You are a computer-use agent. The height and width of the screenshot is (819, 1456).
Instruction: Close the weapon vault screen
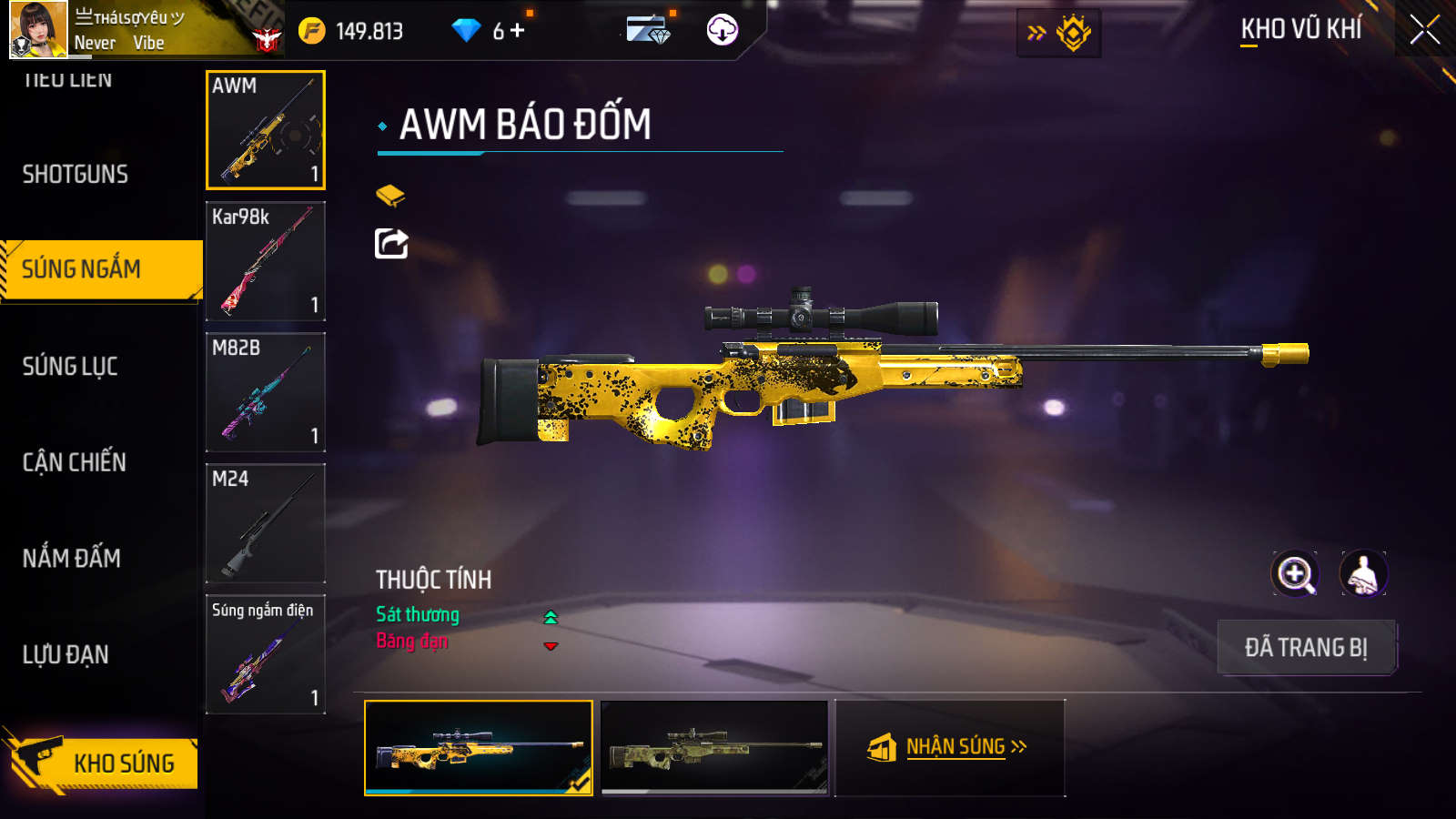(x=1424, y=30)
